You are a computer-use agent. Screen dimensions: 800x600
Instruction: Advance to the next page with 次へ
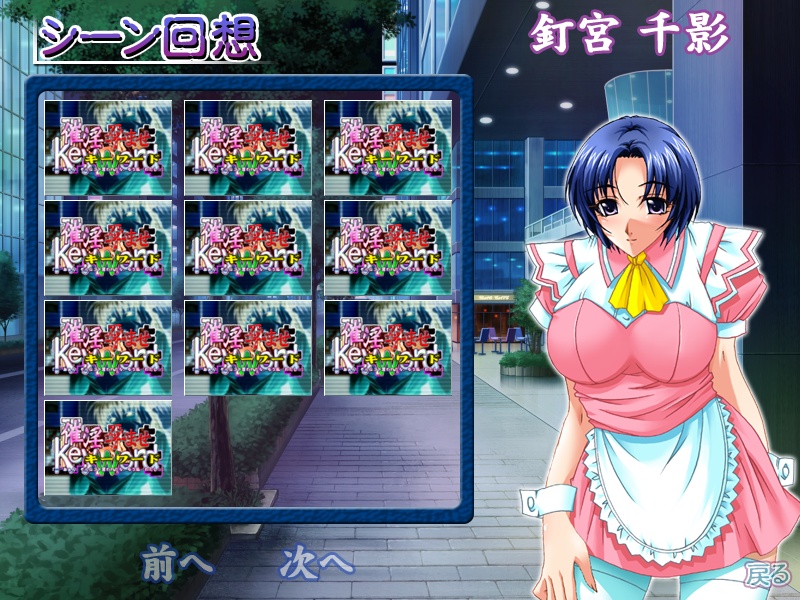click(317, 561)
